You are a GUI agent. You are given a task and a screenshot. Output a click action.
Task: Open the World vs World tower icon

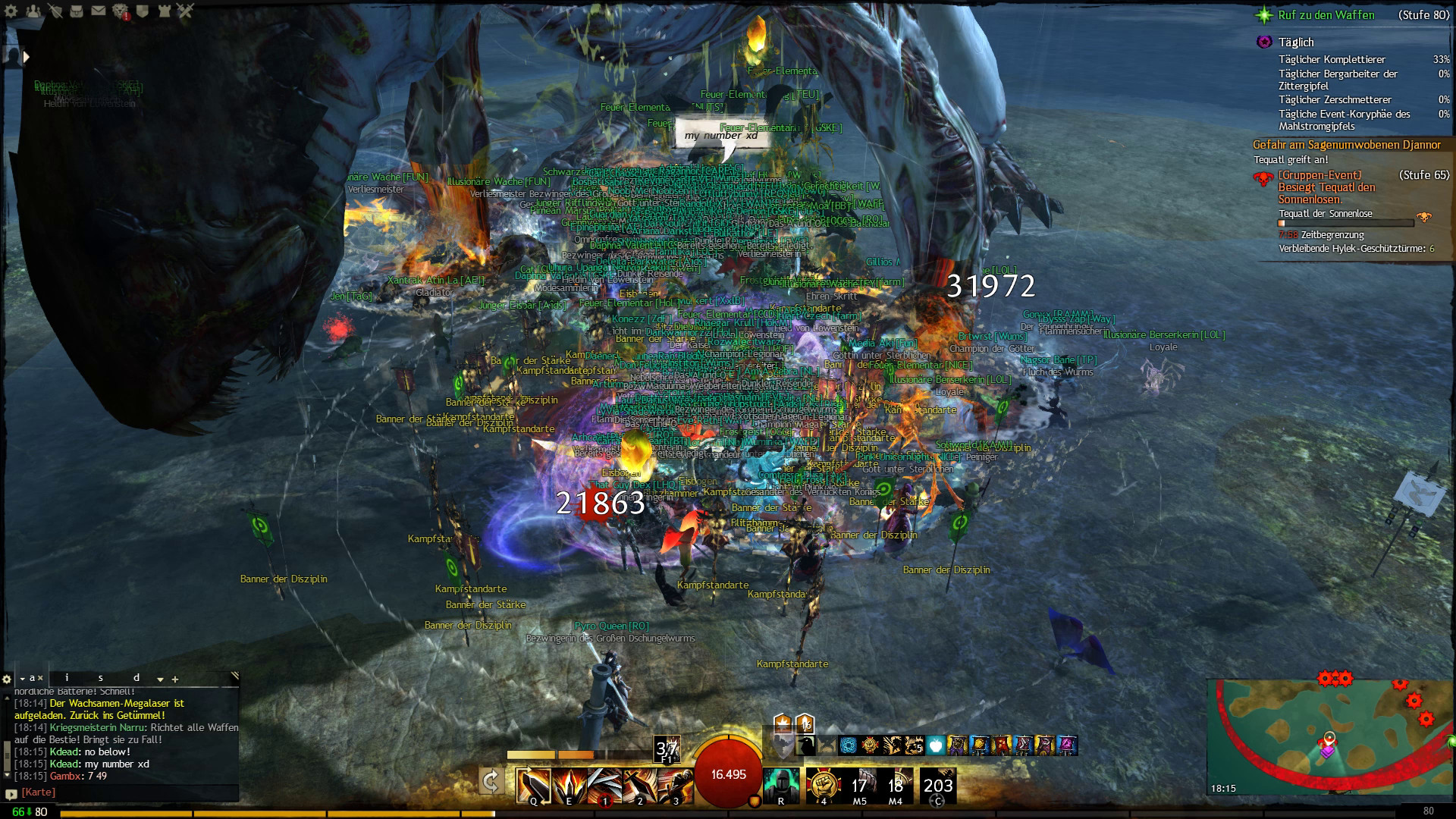(x=165, y=11)
